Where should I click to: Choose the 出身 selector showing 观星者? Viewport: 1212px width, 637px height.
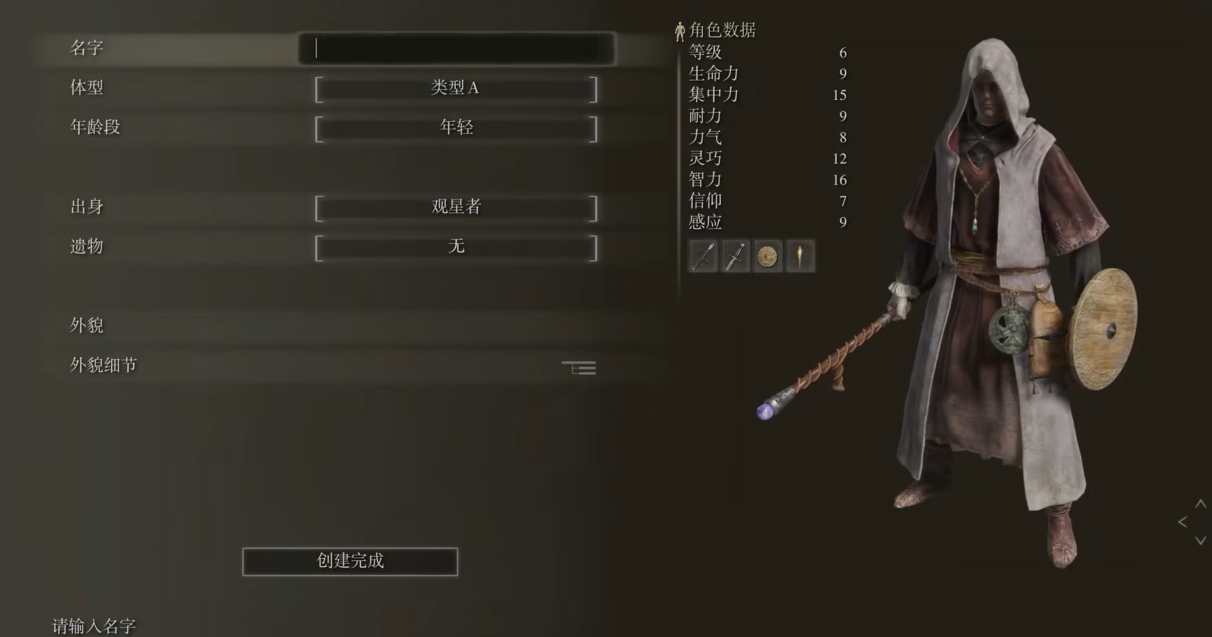[x=456, y=207]
